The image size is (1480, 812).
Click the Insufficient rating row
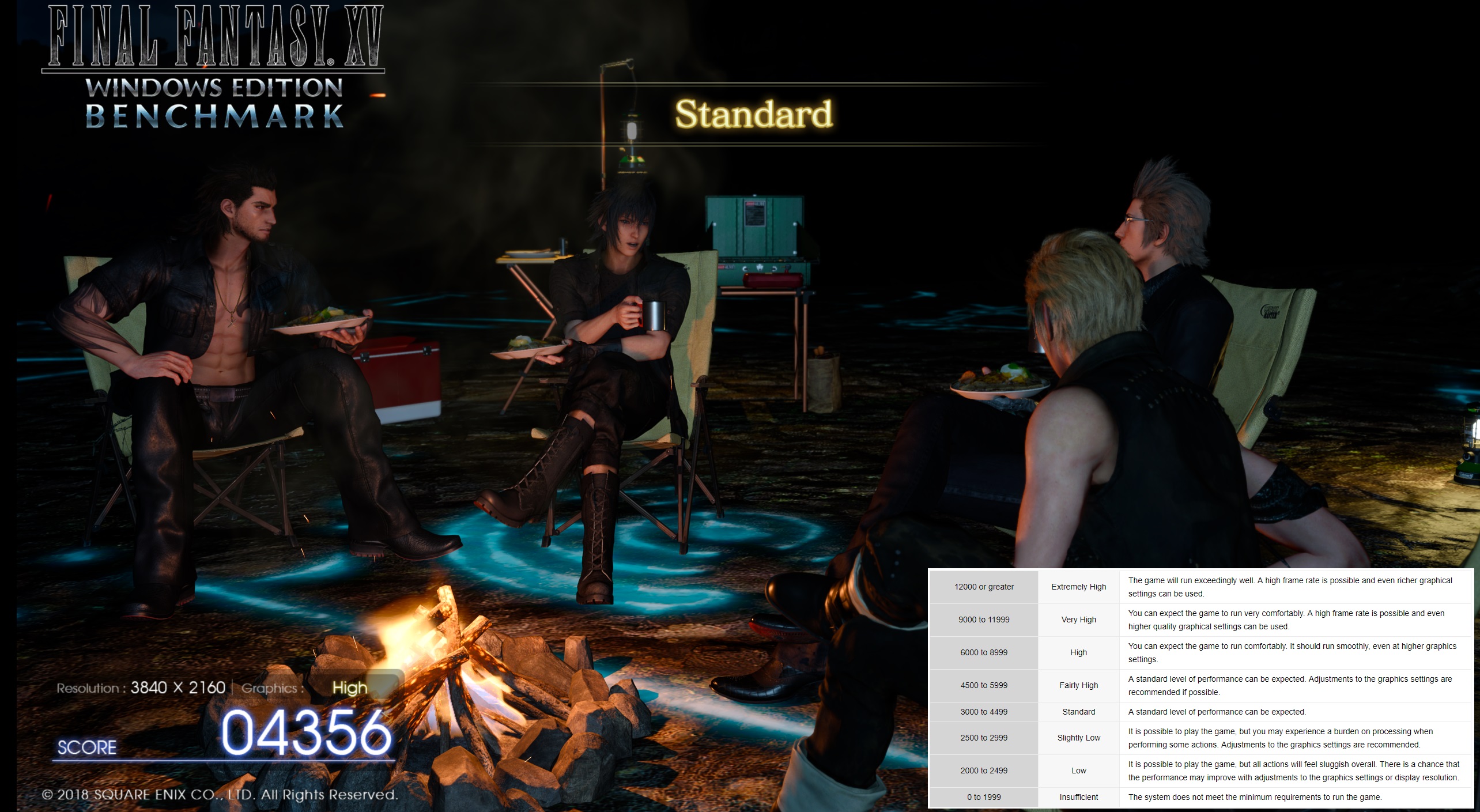click(x=1078, y=796)
